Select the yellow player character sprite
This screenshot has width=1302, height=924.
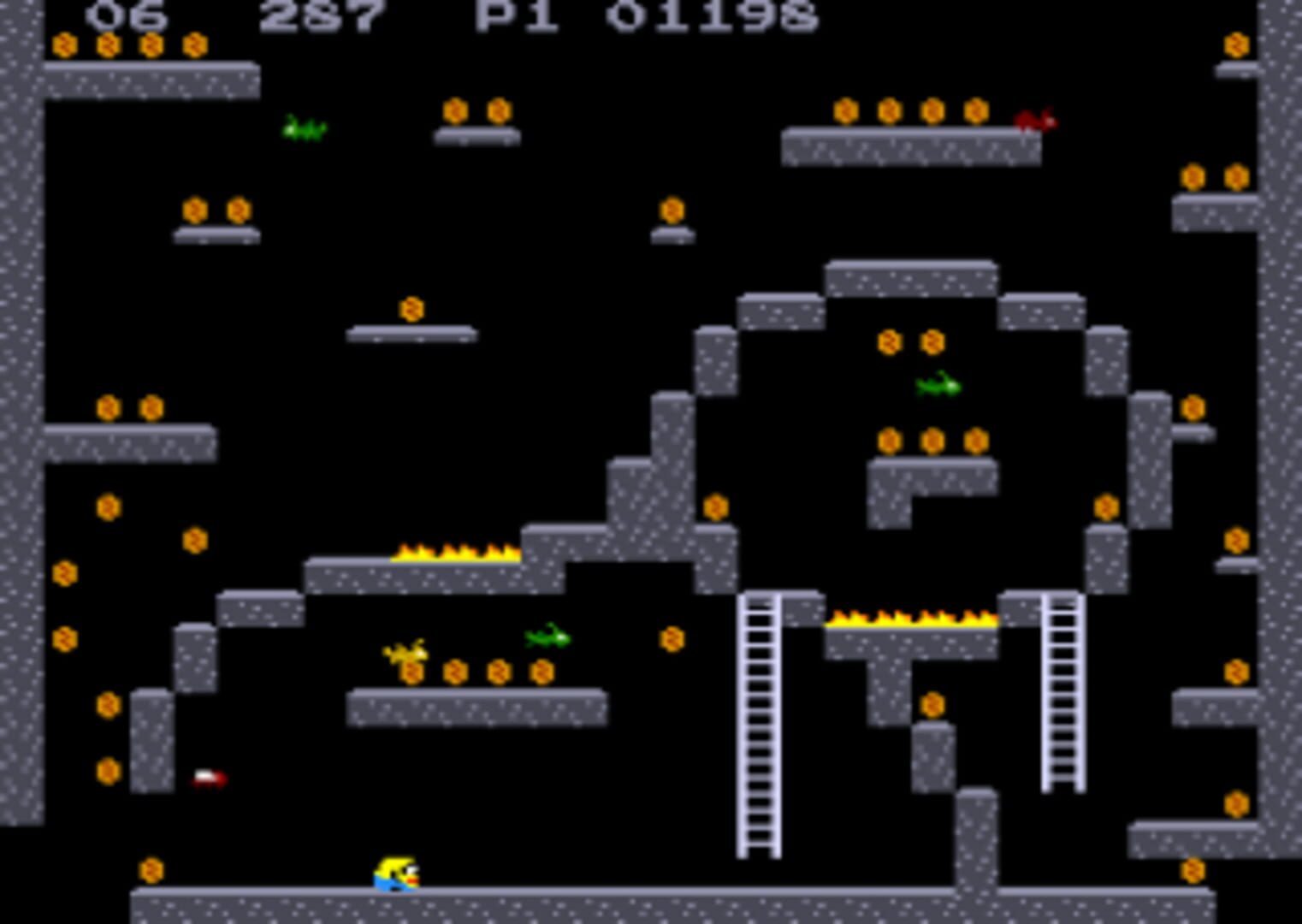pyautogui.click(x=398, y=874)
